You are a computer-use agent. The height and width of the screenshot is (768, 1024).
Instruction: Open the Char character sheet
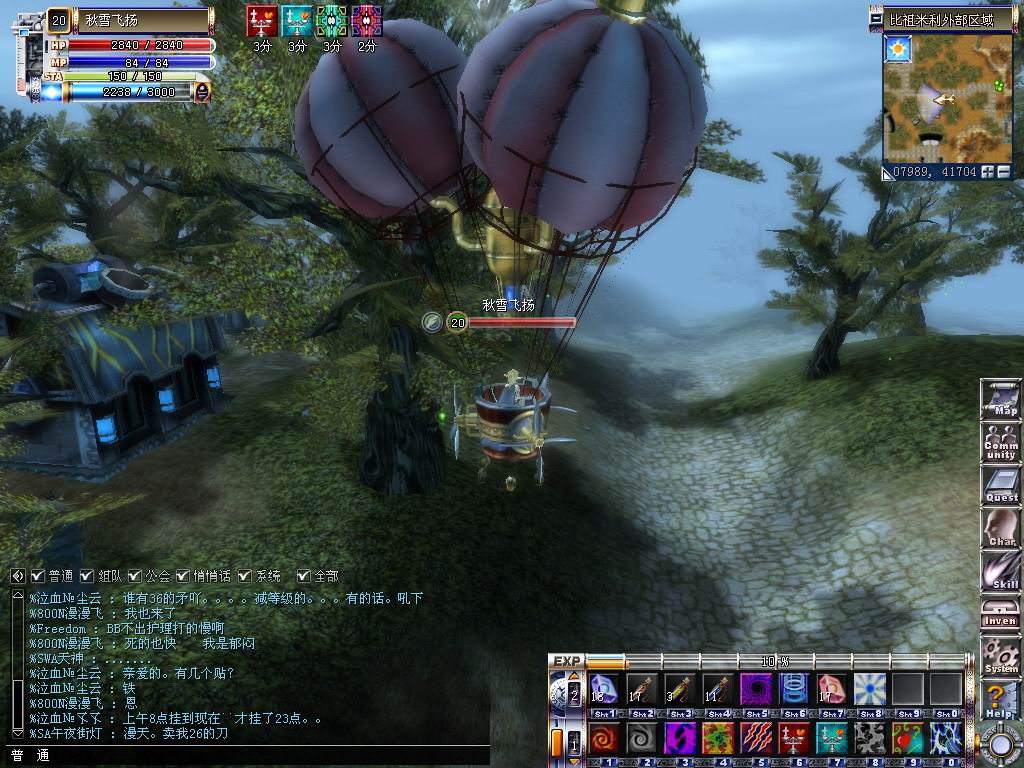[x=1000, y=528]
